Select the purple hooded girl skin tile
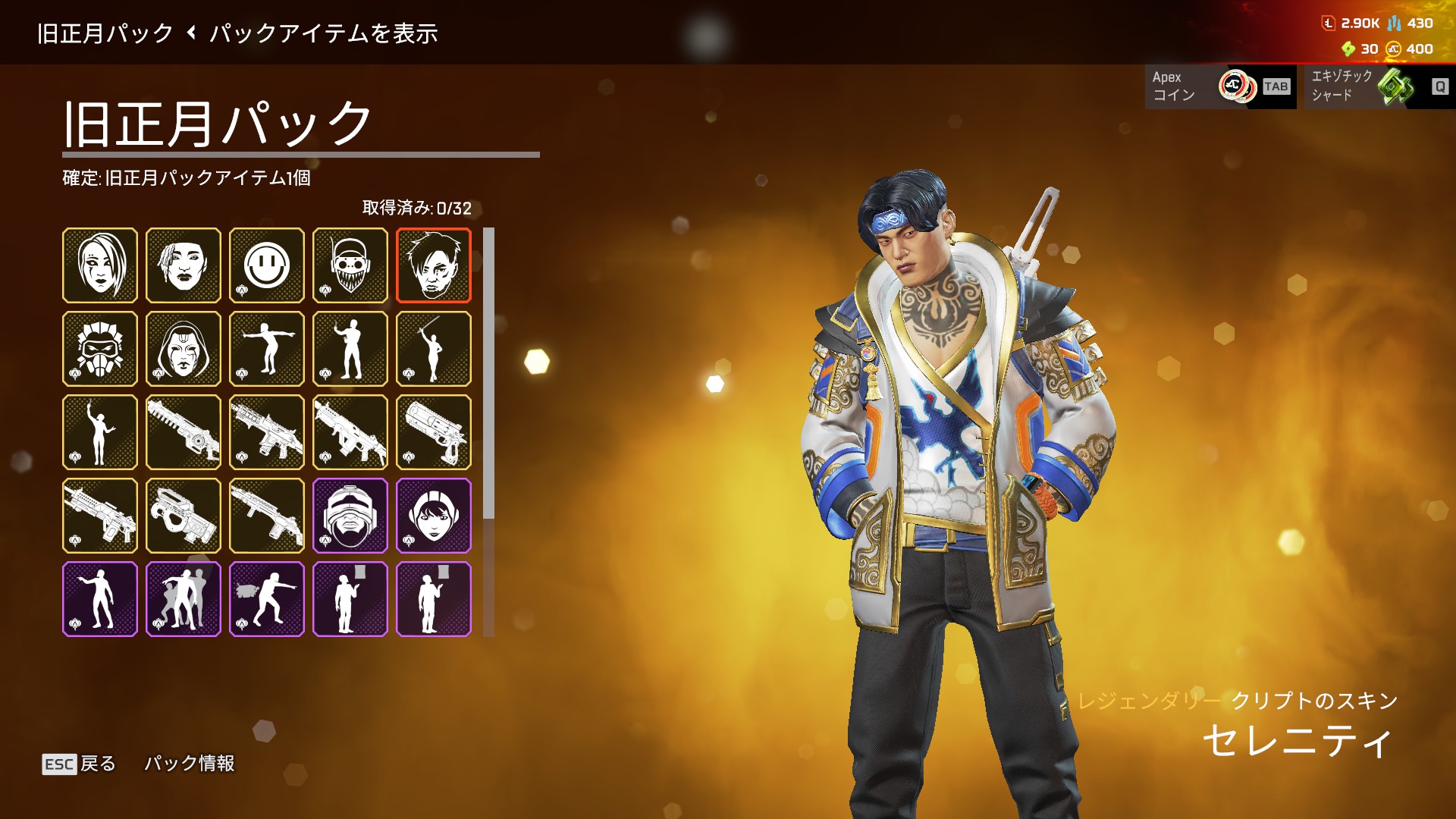The height and width of the screenshot is (819, 1456). click(434, 516)
